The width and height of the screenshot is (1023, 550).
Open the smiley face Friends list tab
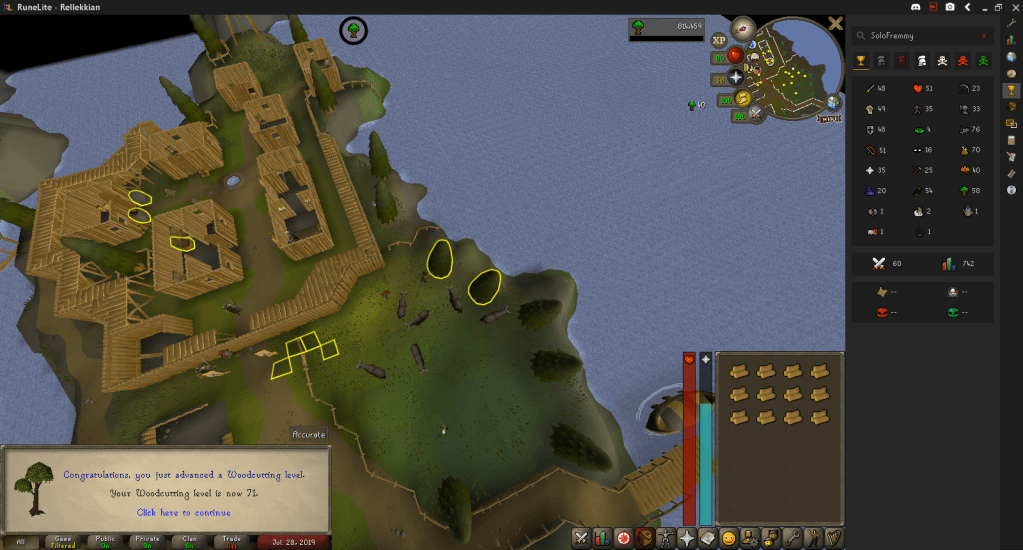pyautogui.click(x=730, y=538)
